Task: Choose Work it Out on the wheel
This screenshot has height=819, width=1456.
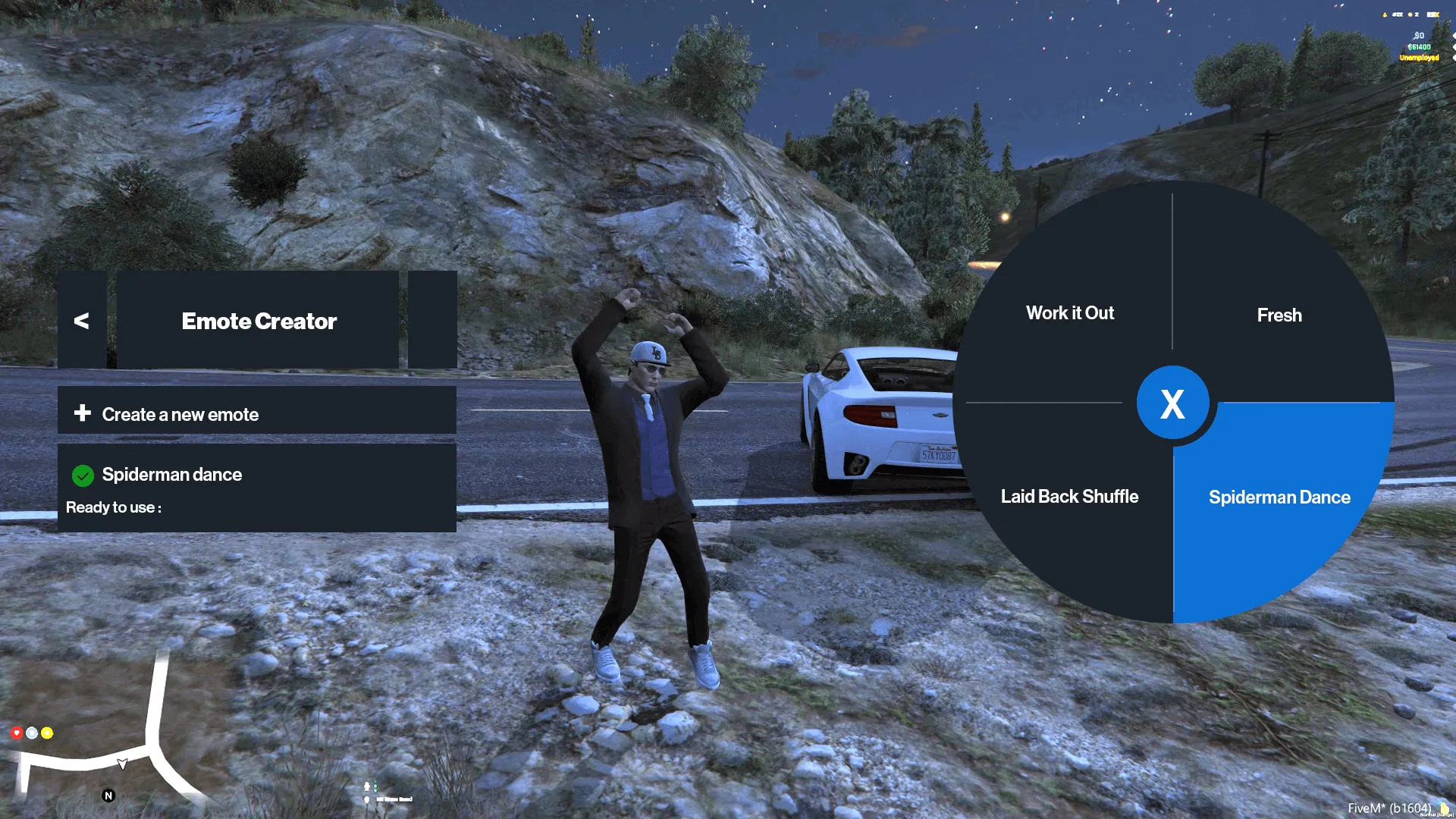Action: [1070, 313]
